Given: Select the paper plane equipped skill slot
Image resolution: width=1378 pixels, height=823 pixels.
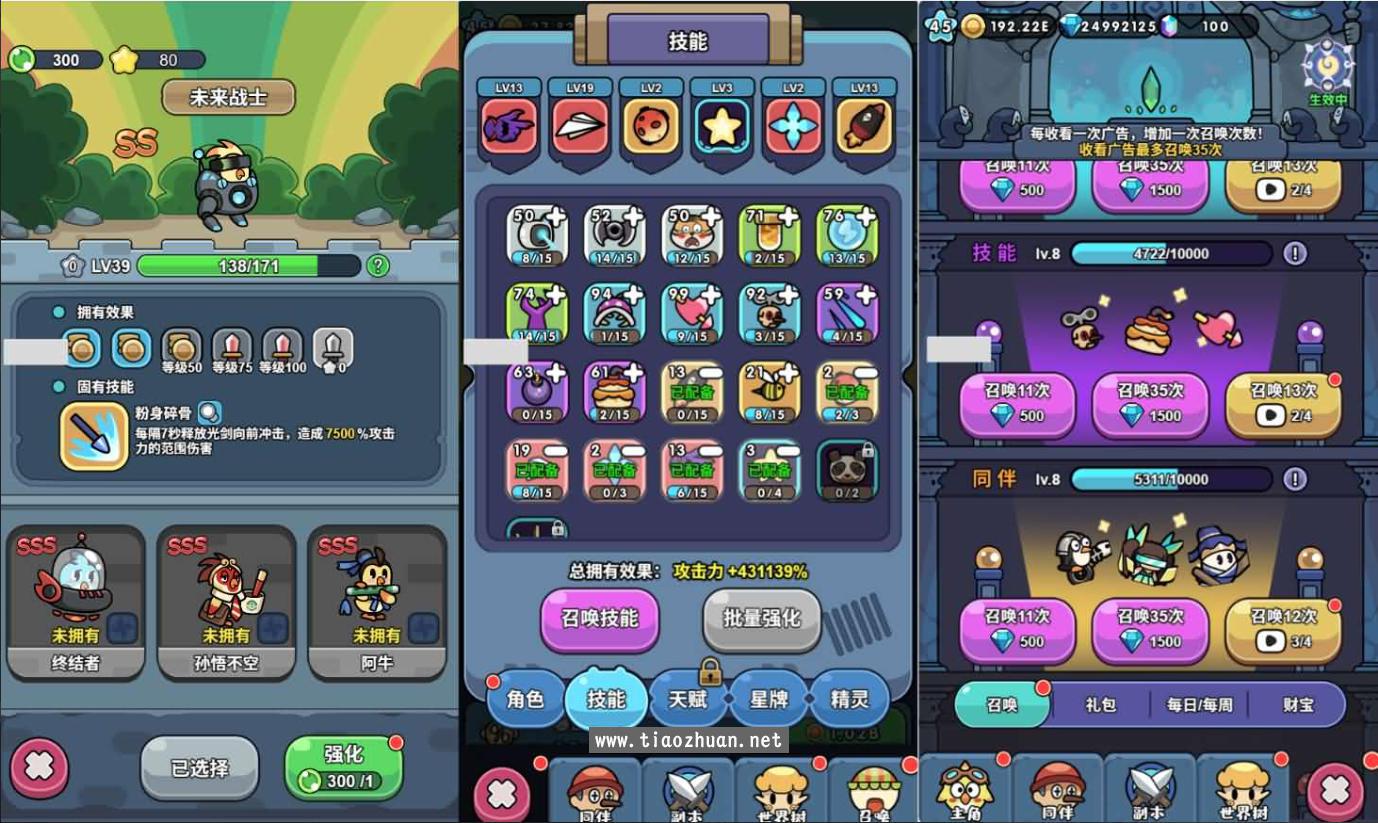Looking at the screenshot, I should pyautogui.click(x=580, y=126).
